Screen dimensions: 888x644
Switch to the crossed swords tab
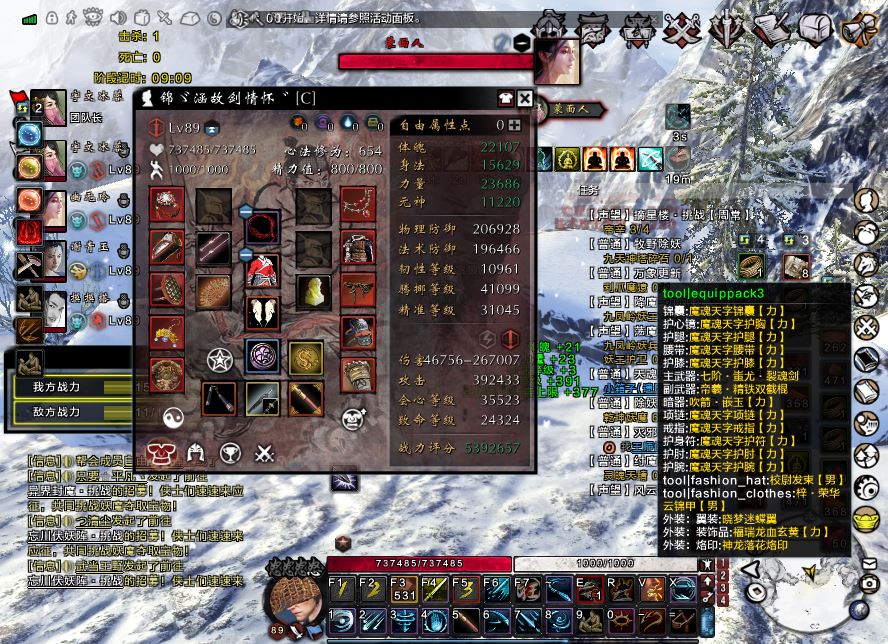(264, 453)
